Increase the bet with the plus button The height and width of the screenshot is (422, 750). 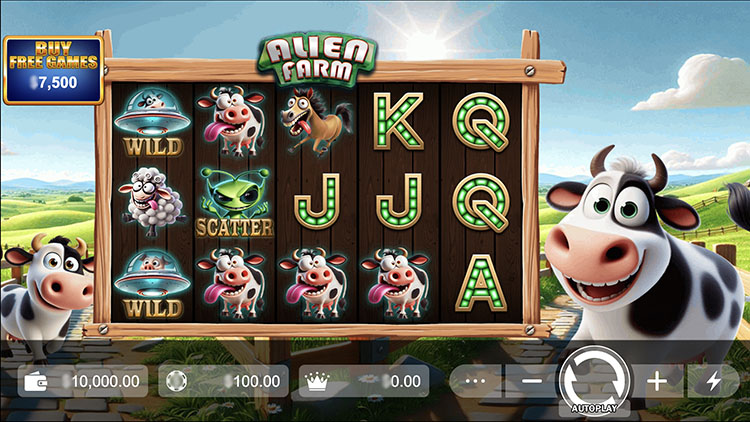656,381
